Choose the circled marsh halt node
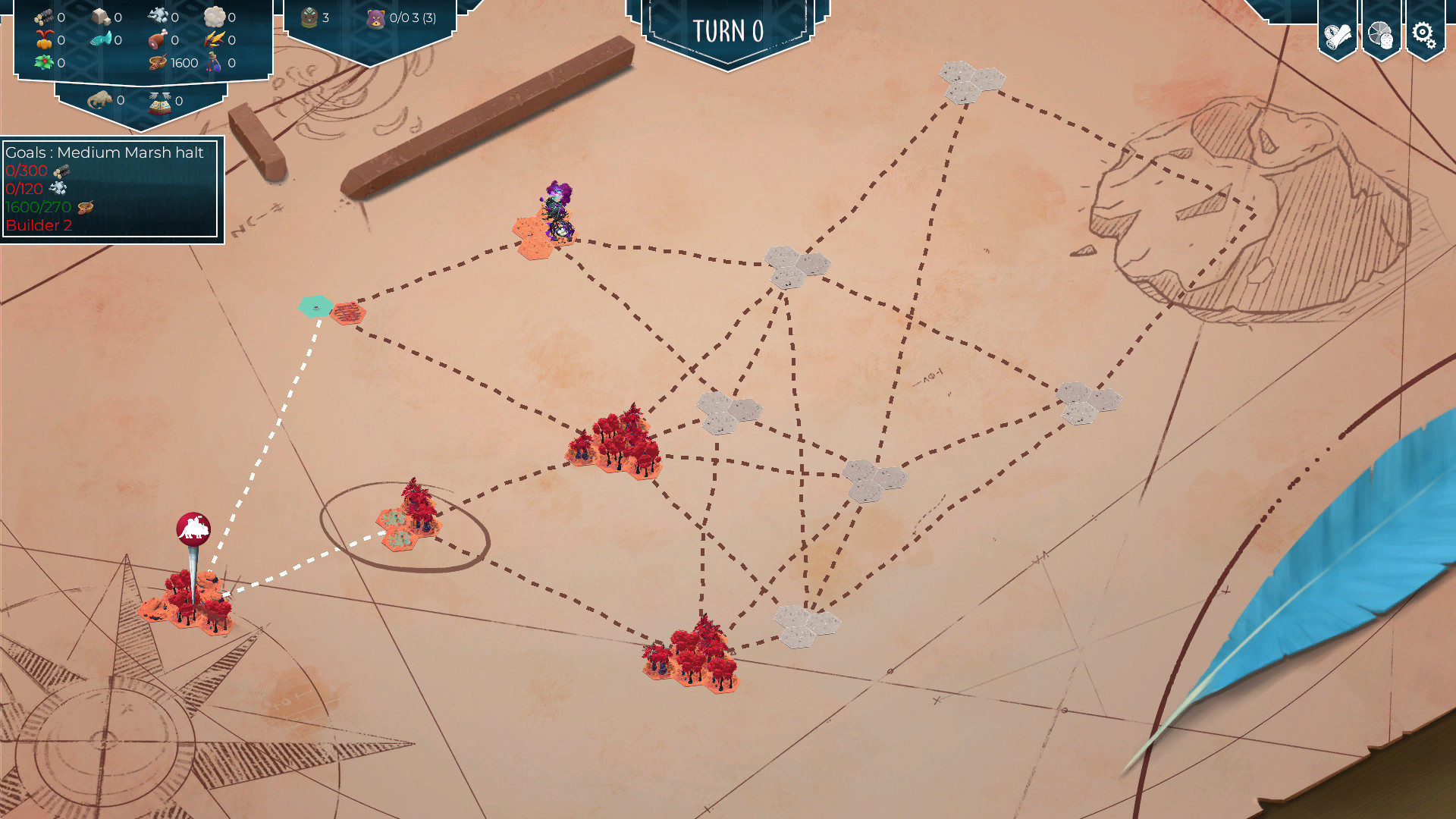Viewport: 1456px width, 819px height. pos(408,520)
